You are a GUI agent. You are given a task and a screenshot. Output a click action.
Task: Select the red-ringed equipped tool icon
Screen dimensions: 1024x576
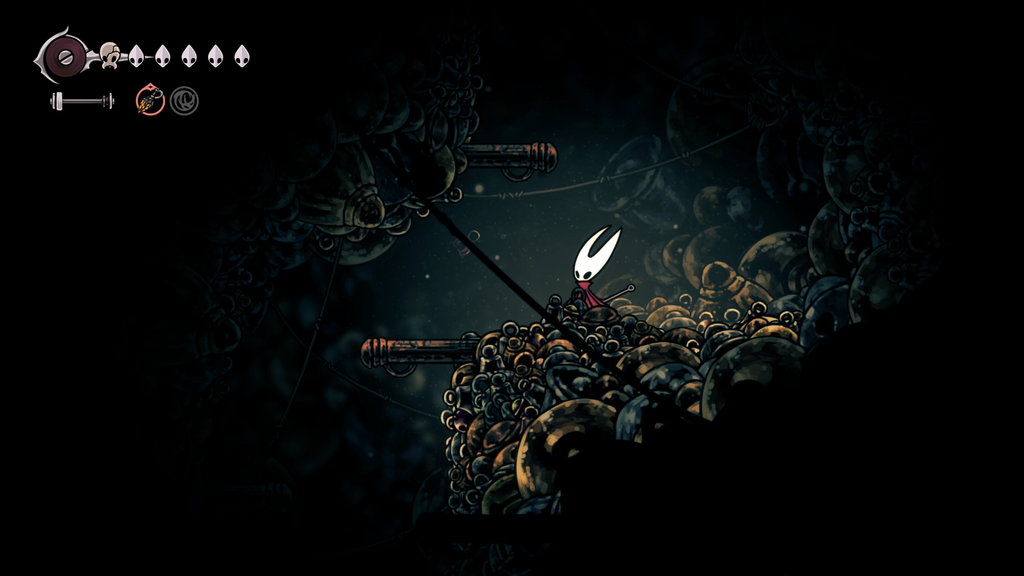click(150, 100)
